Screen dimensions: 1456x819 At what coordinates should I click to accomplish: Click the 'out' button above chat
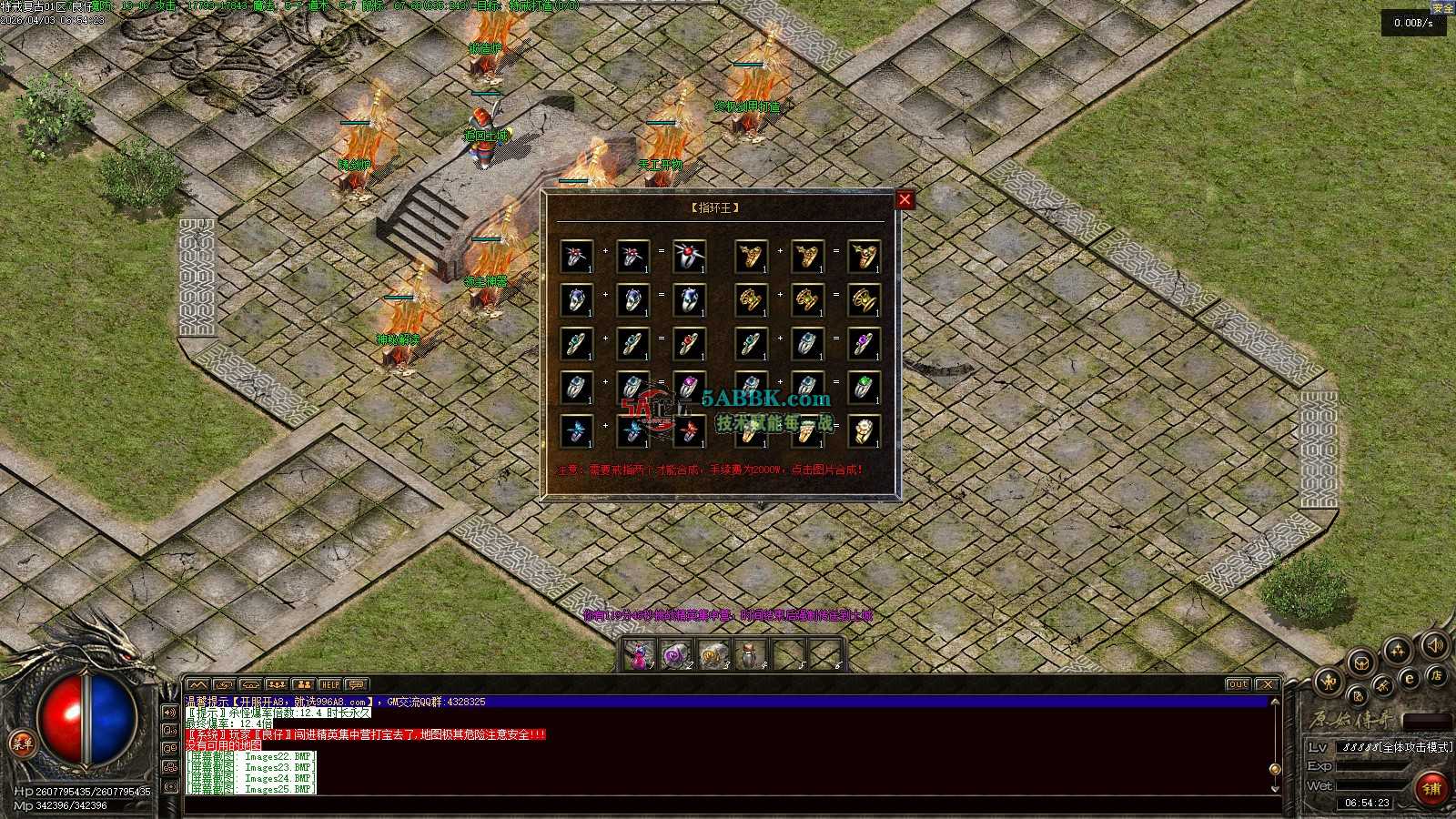(1238, 684)
